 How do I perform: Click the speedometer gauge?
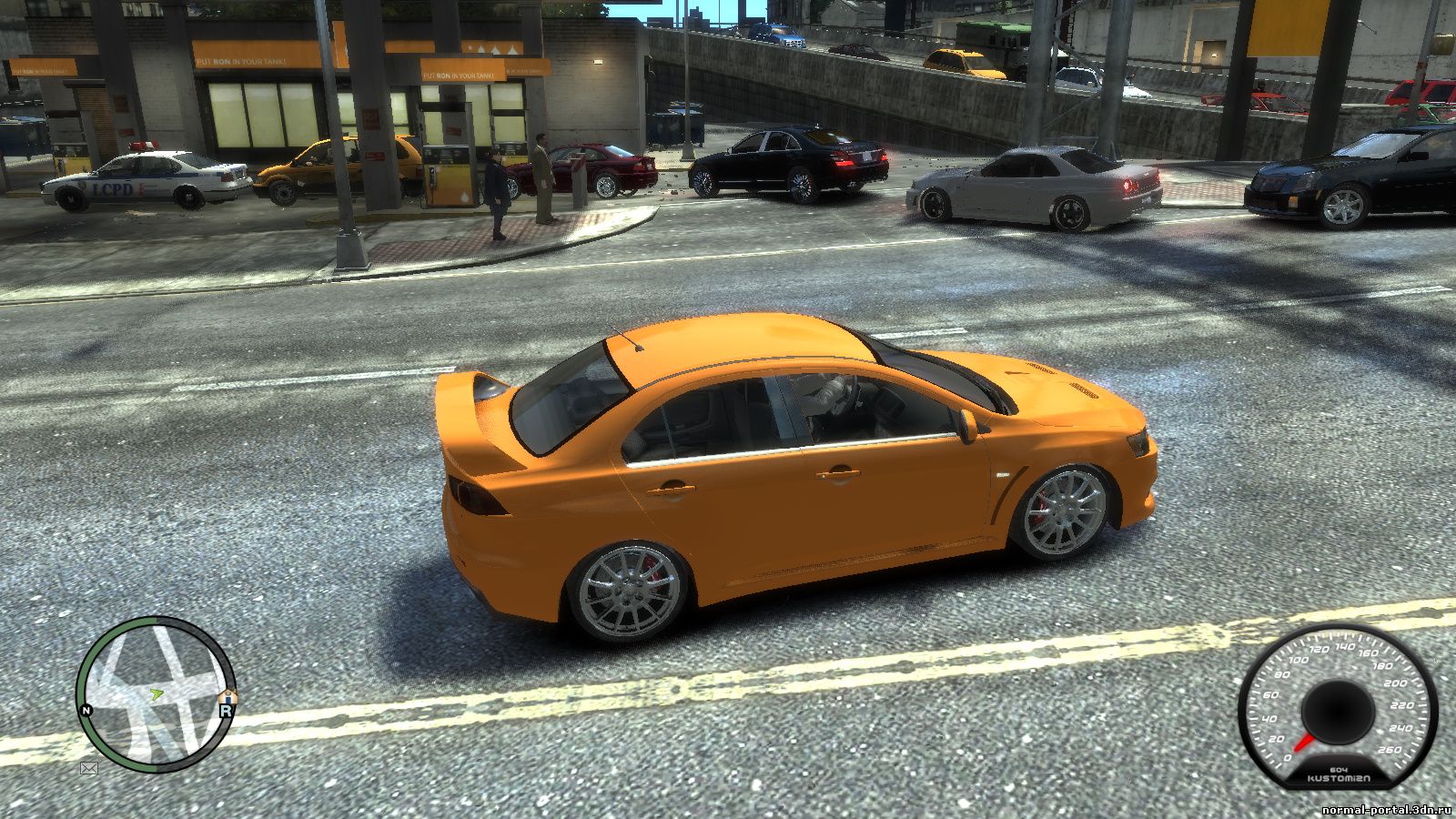pos(1337,707)
